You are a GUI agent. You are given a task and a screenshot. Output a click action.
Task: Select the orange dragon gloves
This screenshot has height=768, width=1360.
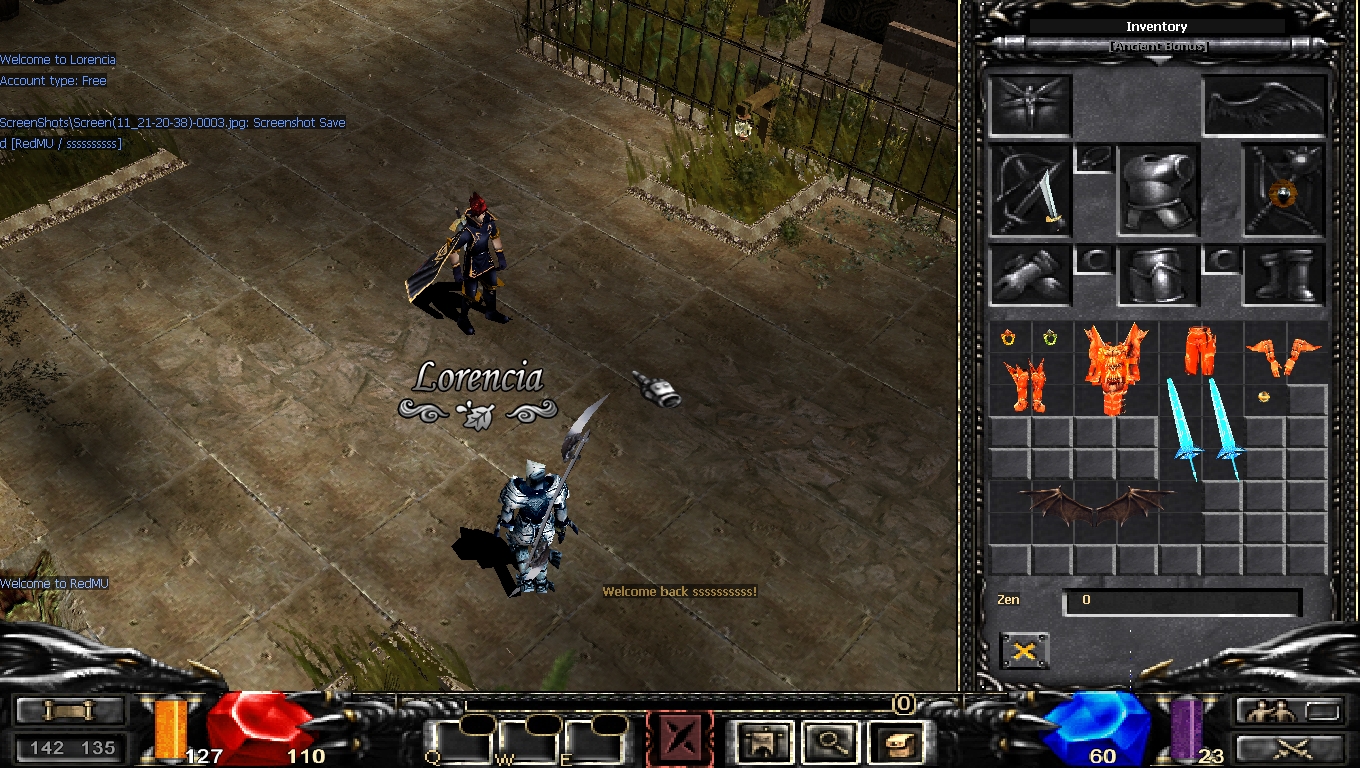tap(1283, 354)
